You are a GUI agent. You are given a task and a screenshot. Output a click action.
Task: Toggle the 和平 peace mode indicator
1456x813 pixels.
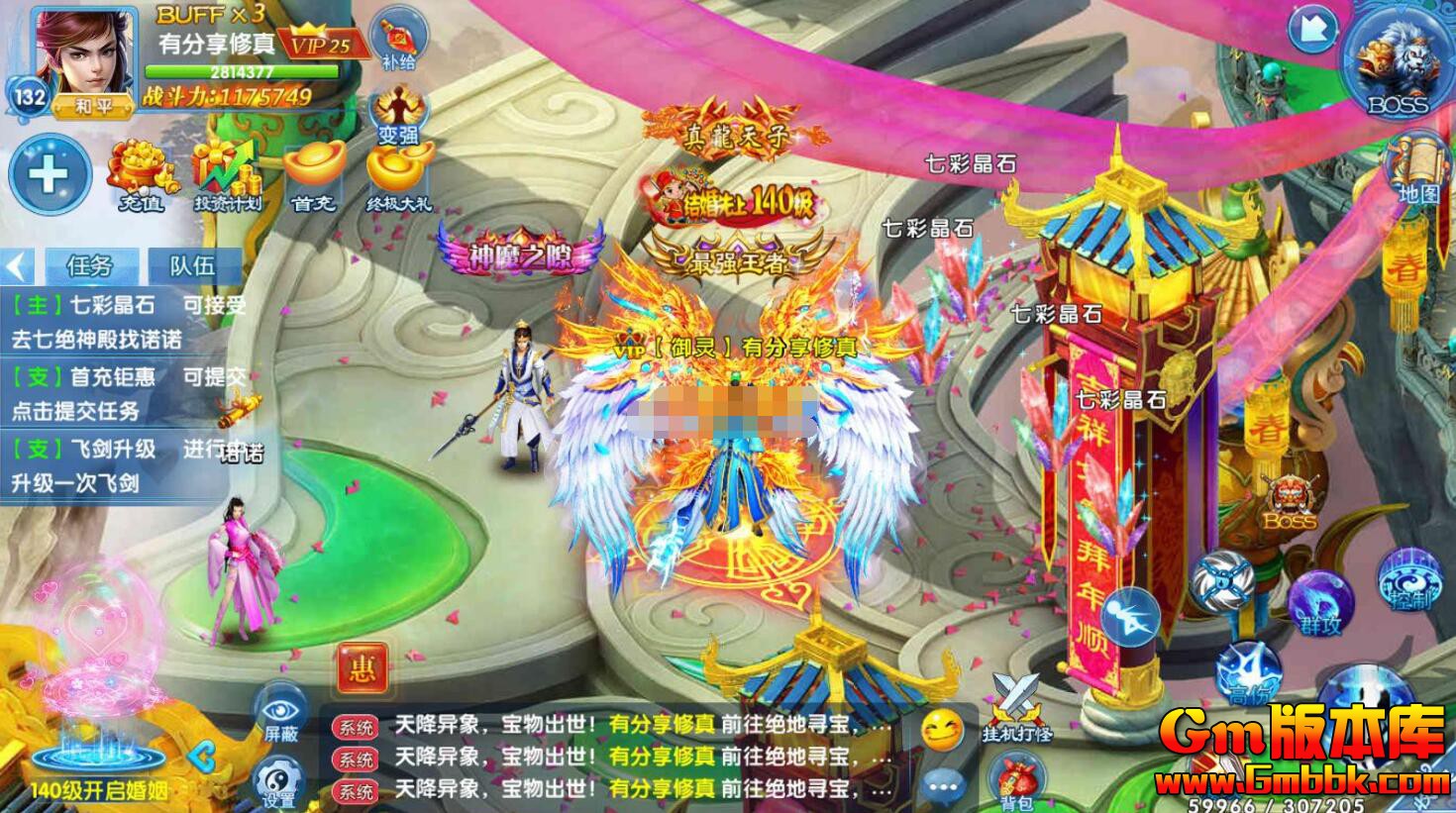pos(91,103)
